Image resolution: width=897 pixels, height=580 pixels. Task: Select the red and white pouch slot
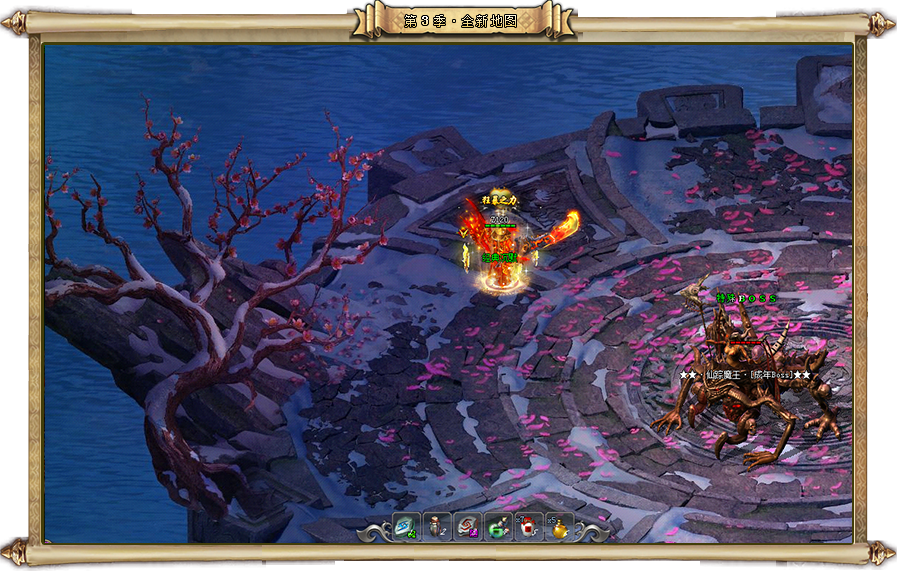click(x=528, y=525)
